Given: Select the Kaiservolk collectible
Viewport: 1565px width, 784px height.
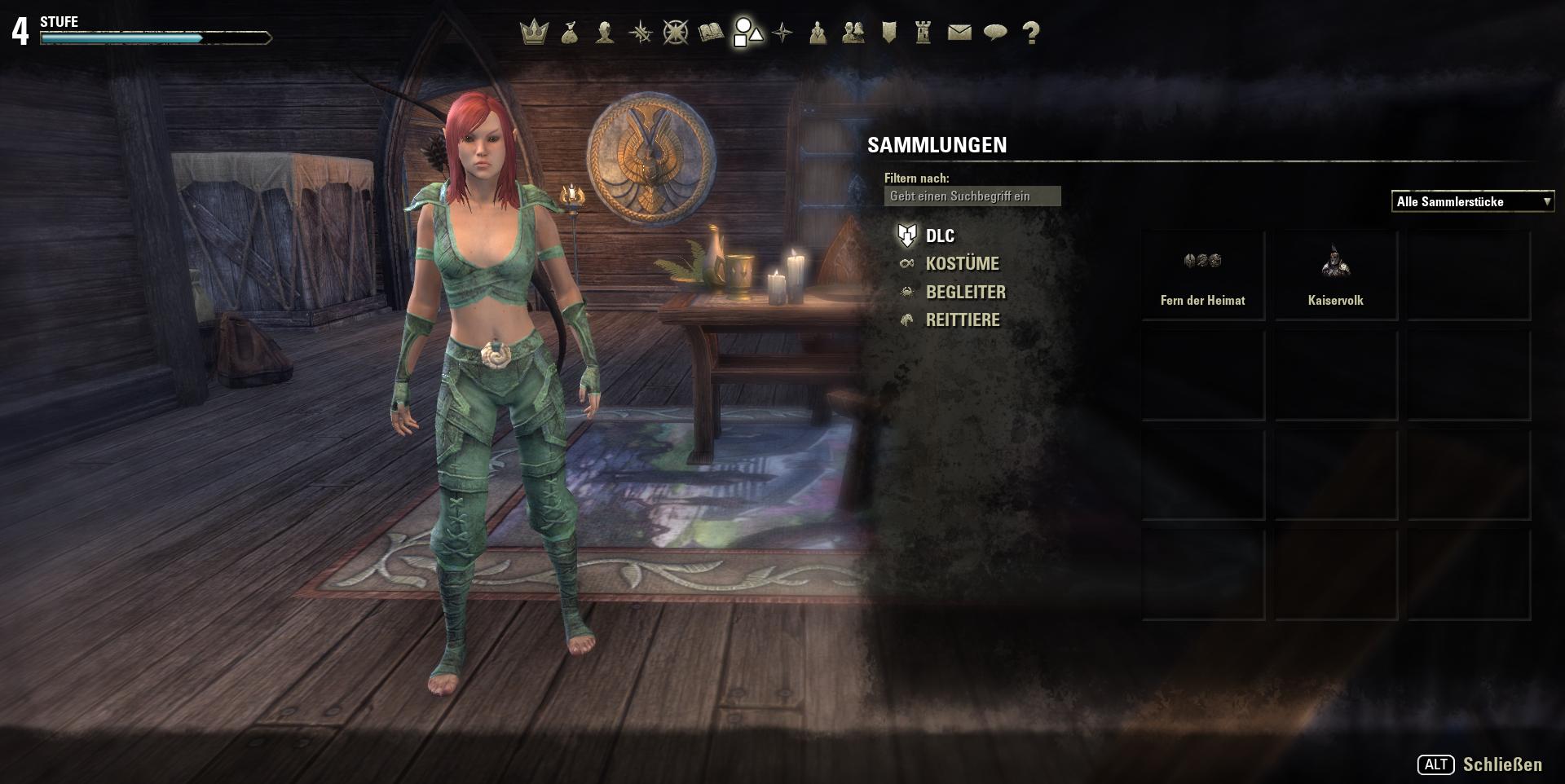Looking at the screenshot, I should point(1336,273).
